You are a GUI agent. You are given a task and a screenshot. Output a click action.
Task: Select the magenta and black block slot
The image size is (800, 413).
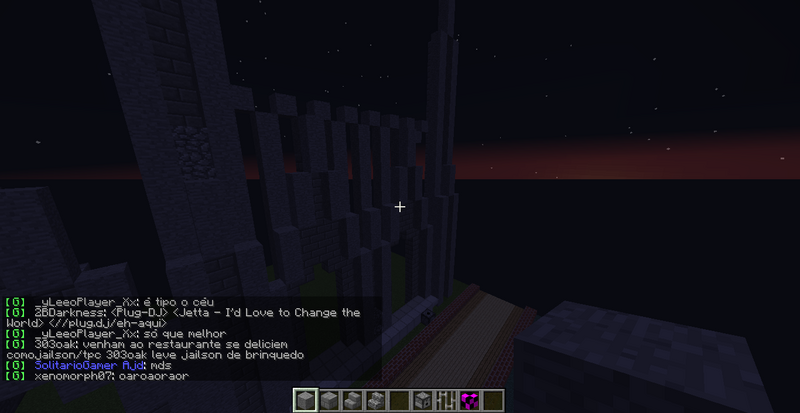[x=468, y=400]
